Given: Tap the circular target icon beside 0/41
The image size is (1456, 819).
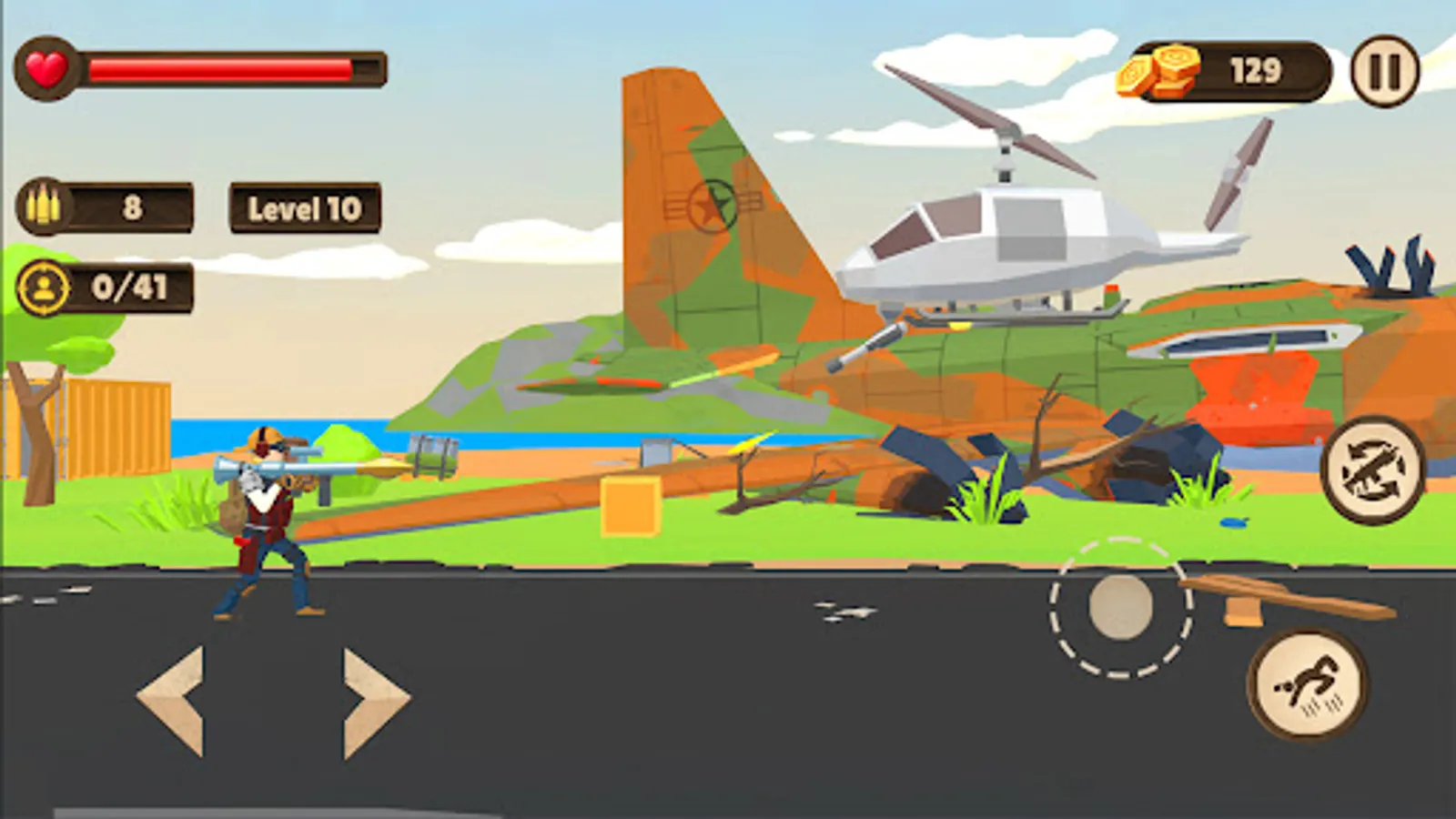Looking at the screenshot, I should tap(43, 288).
